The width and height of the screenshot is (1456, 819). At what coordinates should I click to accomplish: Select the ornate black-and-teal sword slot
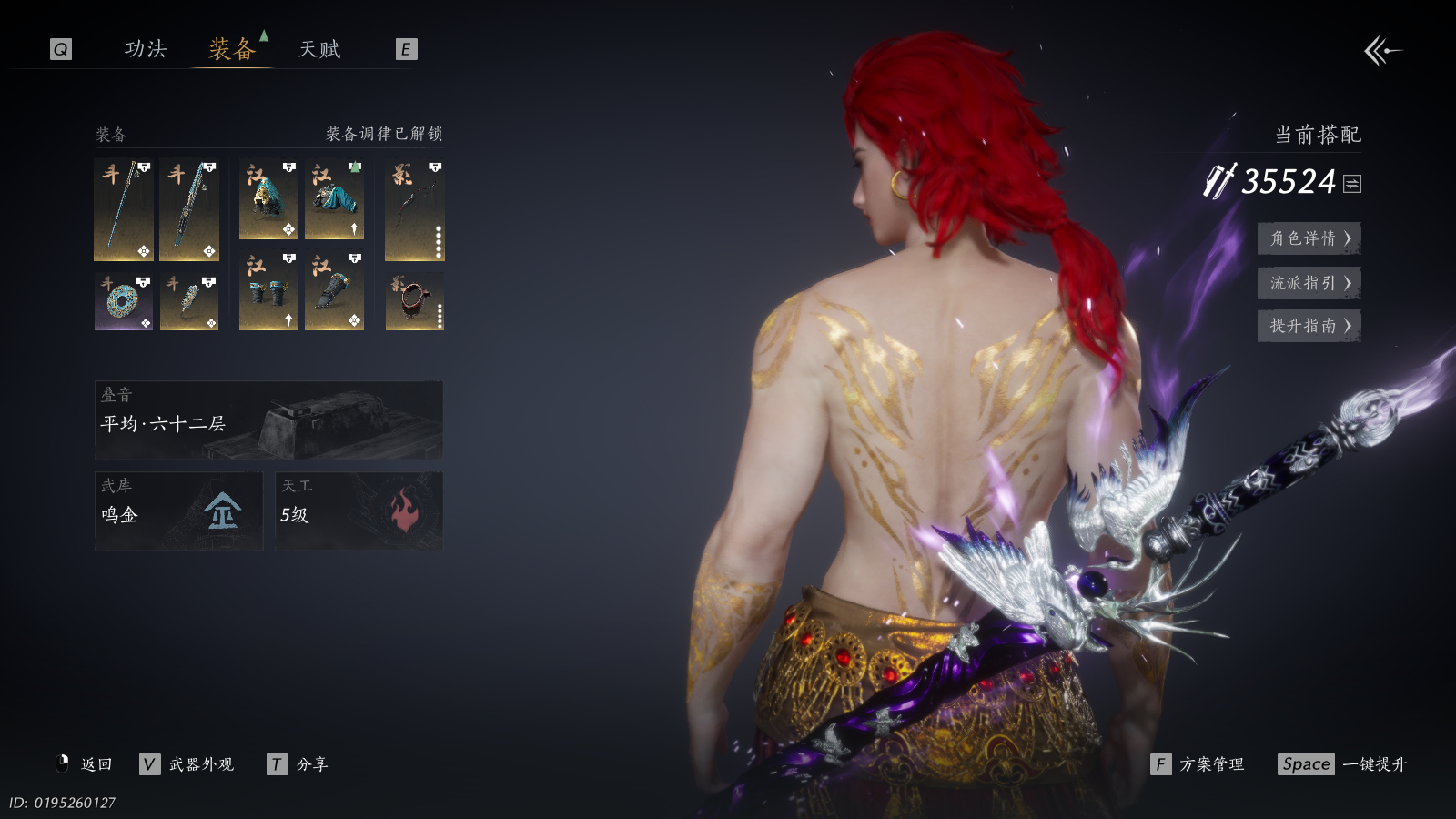(189, 210)
